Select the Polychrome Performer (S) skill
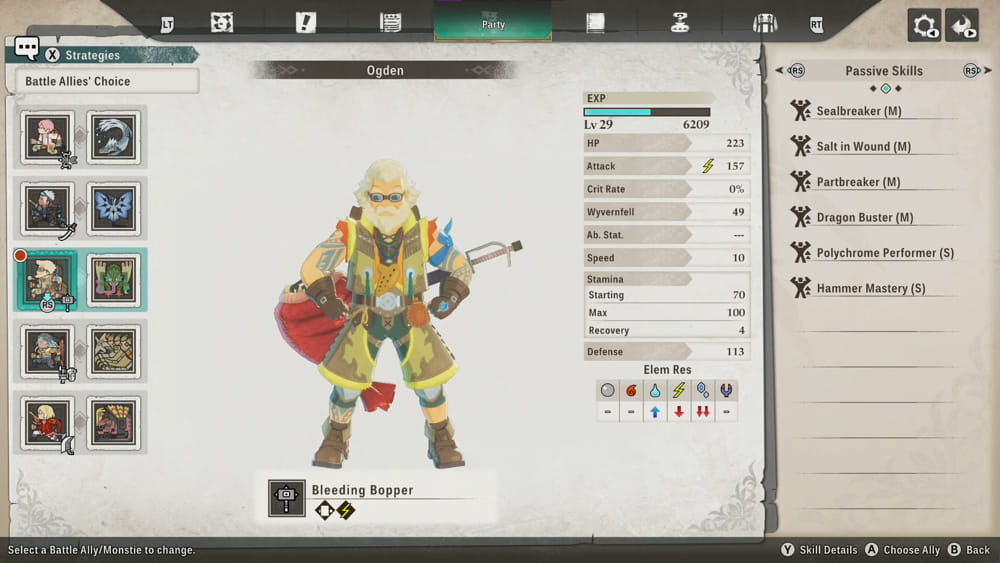This screenshot has width=1000, height=563. point(884,253)
